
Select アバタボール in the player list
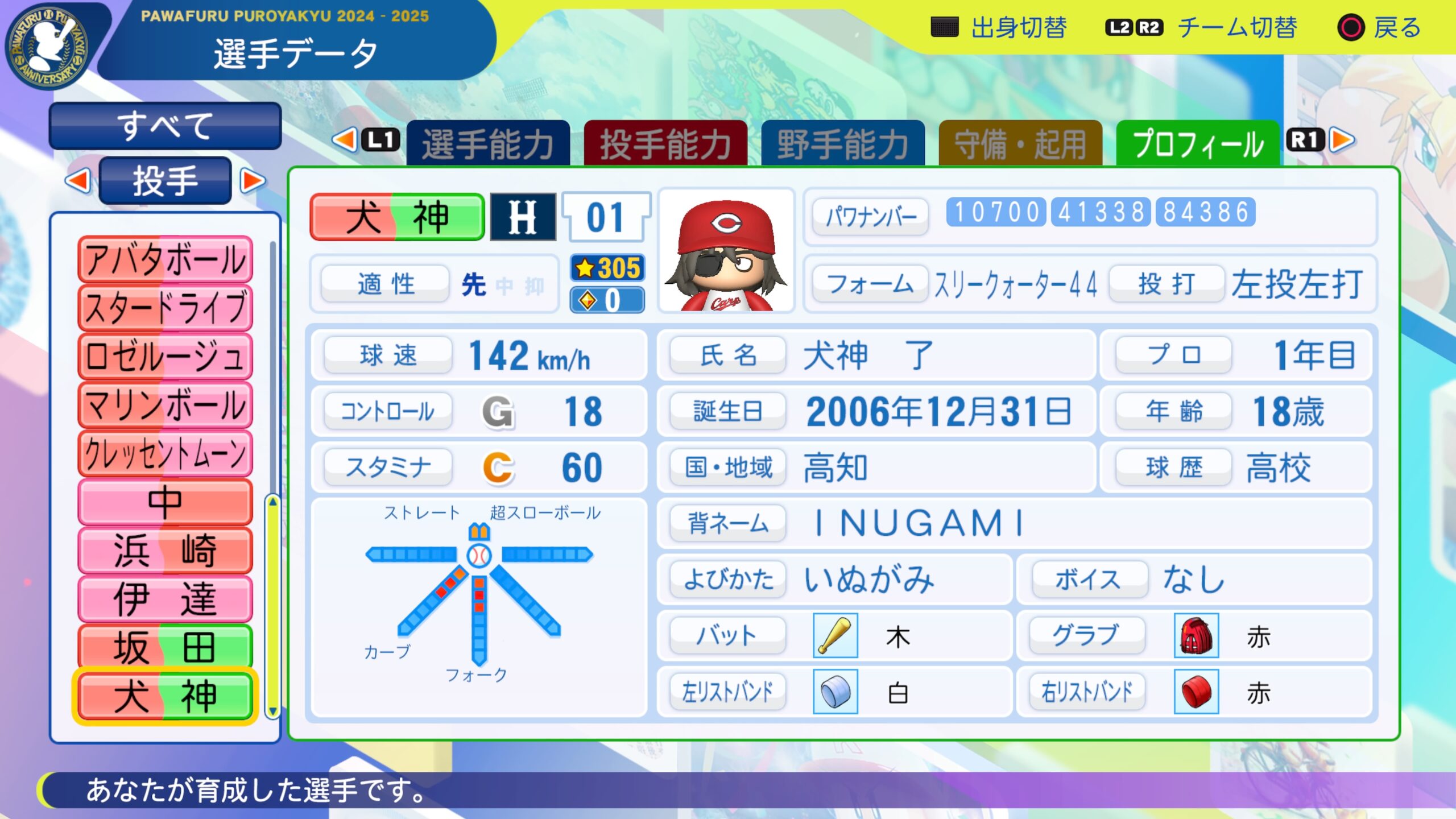165,259
